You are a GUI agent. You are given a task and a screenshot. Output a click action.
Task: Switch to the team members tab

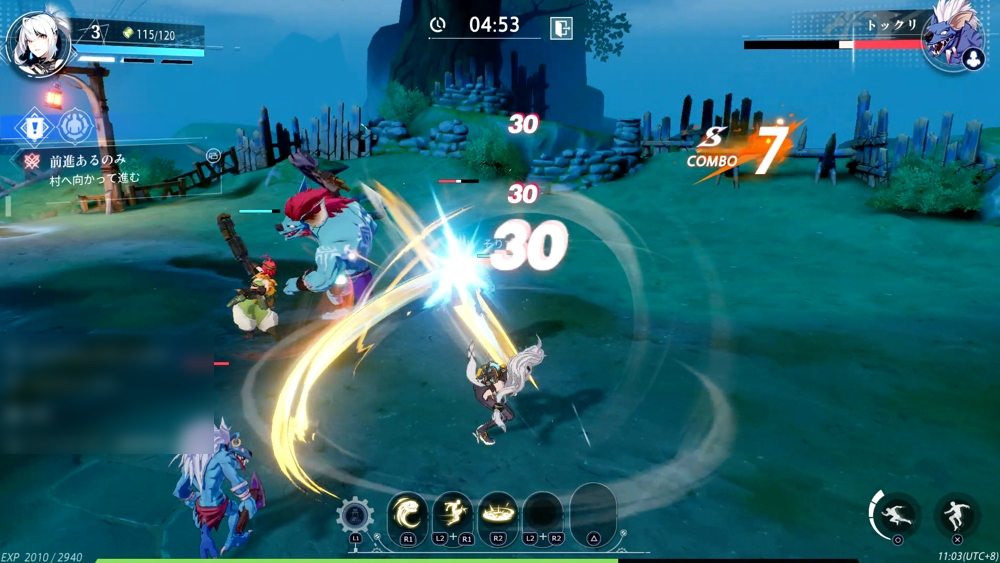point(74,127)
